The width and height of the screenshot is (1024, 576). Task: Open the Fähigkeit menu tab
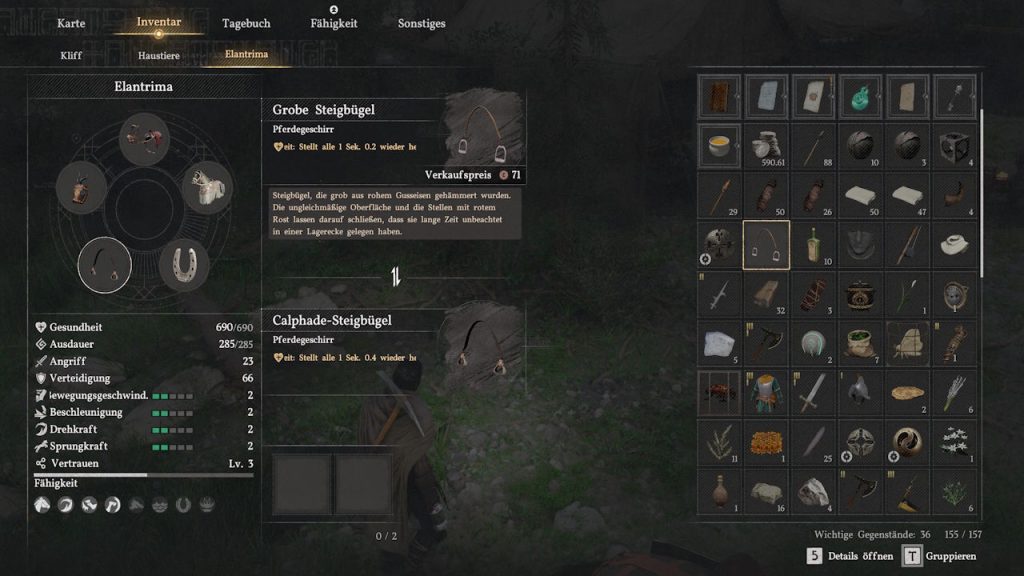(334, 23)
